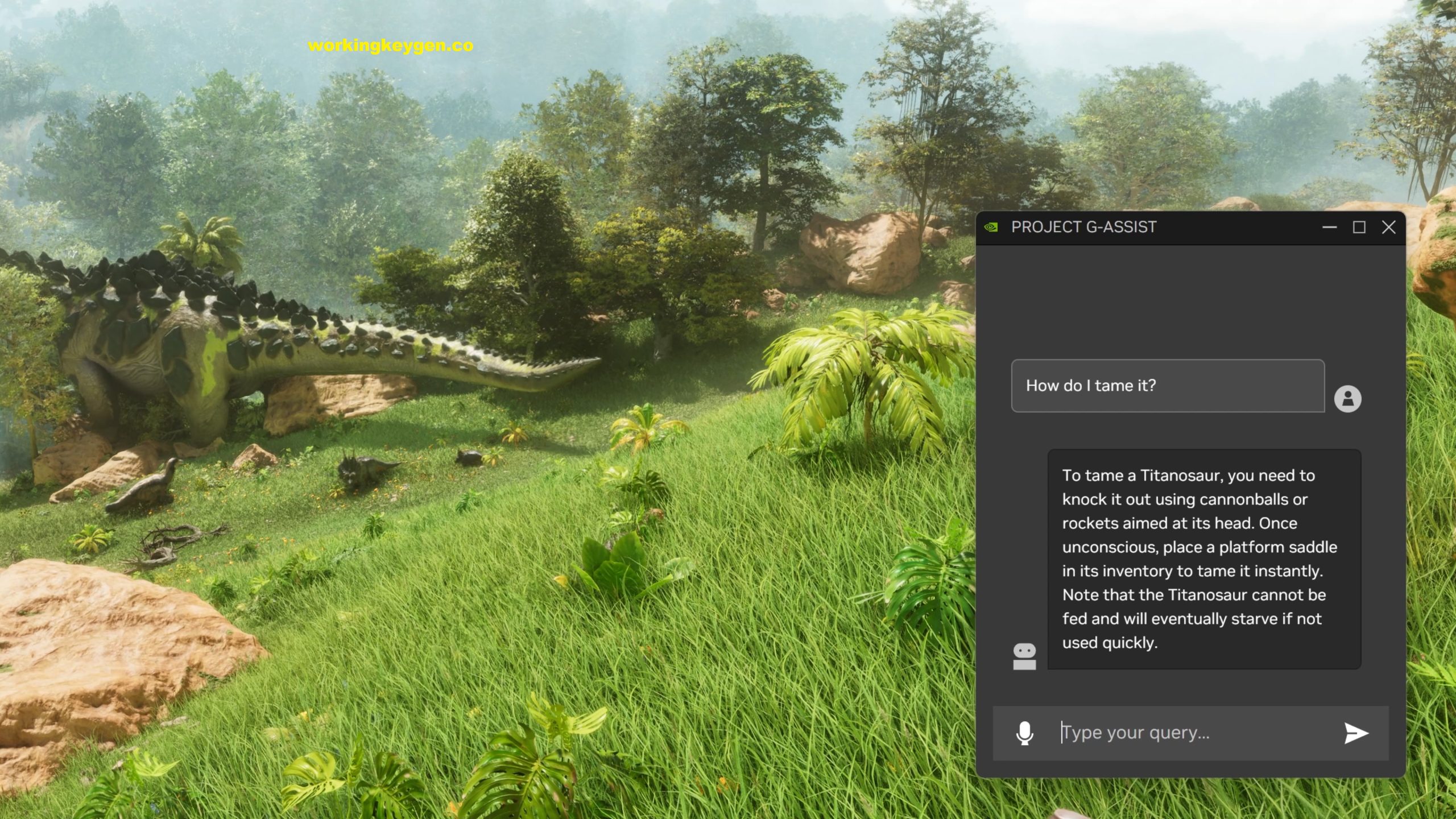Viewport: 1456px width, 819px height.
Task: Collapse the G-Assist overlay to the taskbar
Action: (x=1330, y=226)
